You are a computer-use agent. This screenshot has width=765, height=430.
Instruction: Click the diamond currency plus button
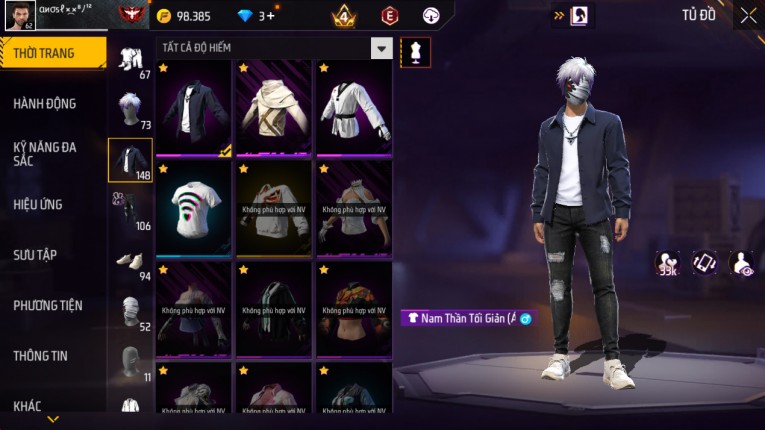[x=270, y=16]
